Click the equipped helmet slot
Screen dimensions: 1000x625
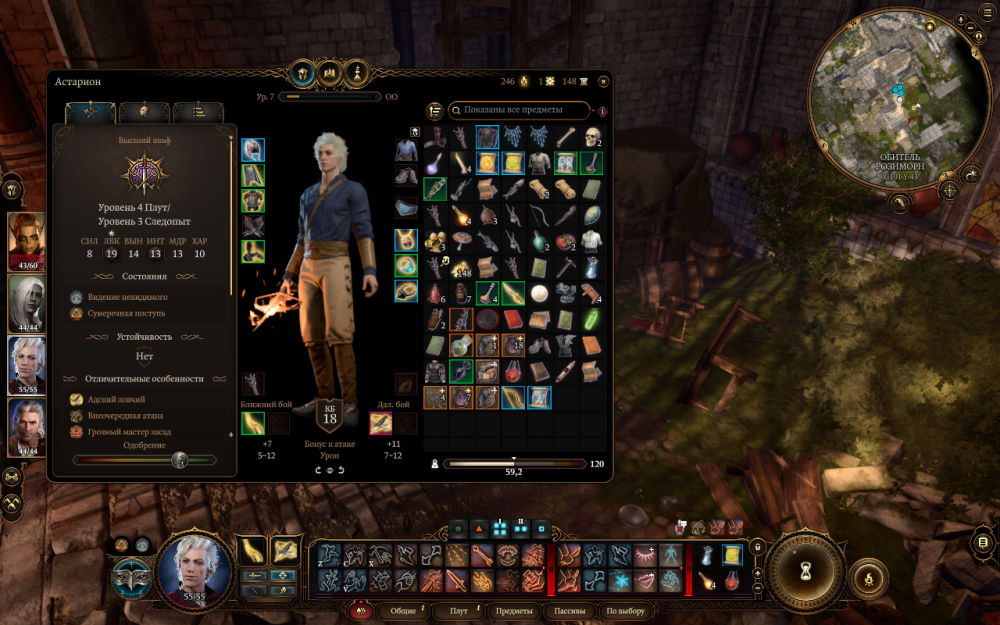(253, 150)
